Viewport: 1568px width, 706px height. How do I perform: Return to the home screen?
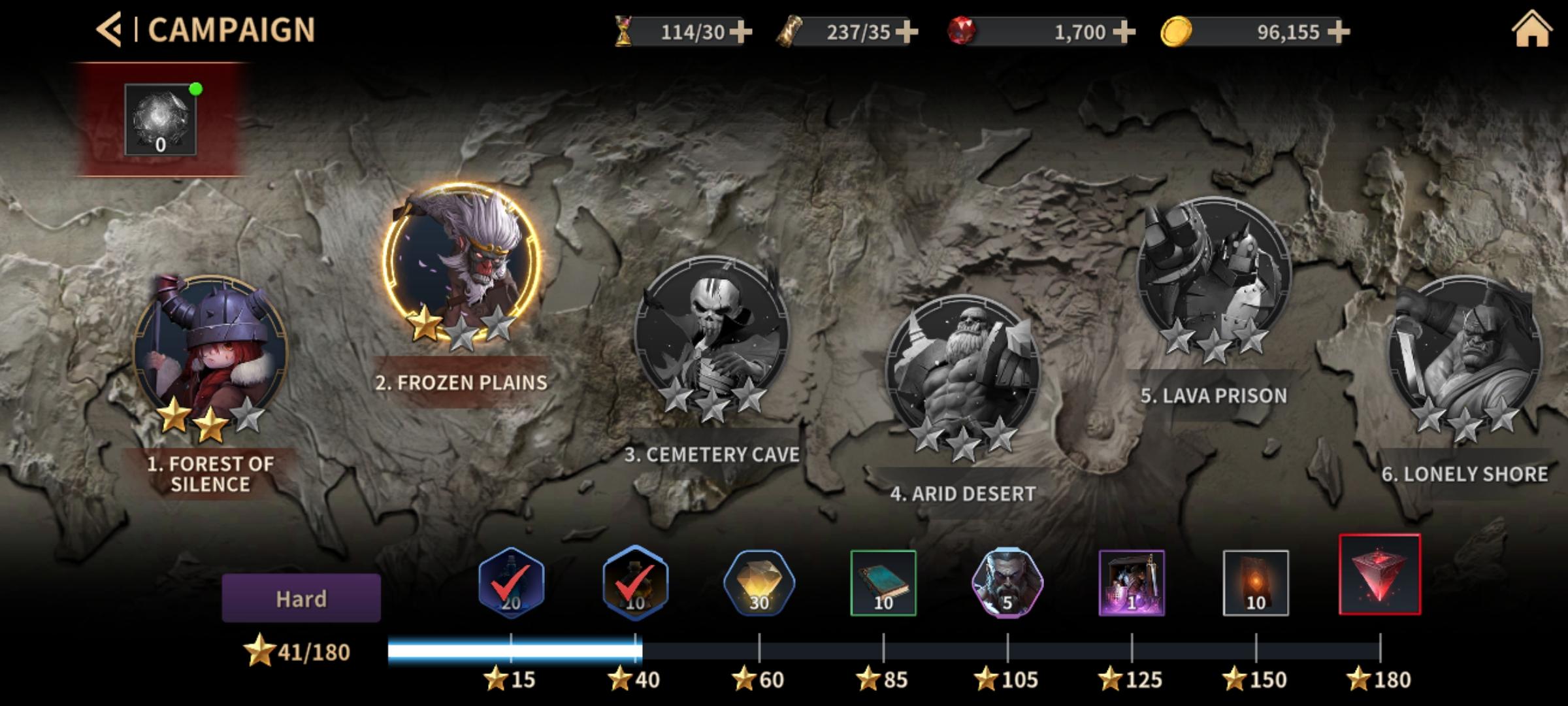click(x=1531, y=30)
